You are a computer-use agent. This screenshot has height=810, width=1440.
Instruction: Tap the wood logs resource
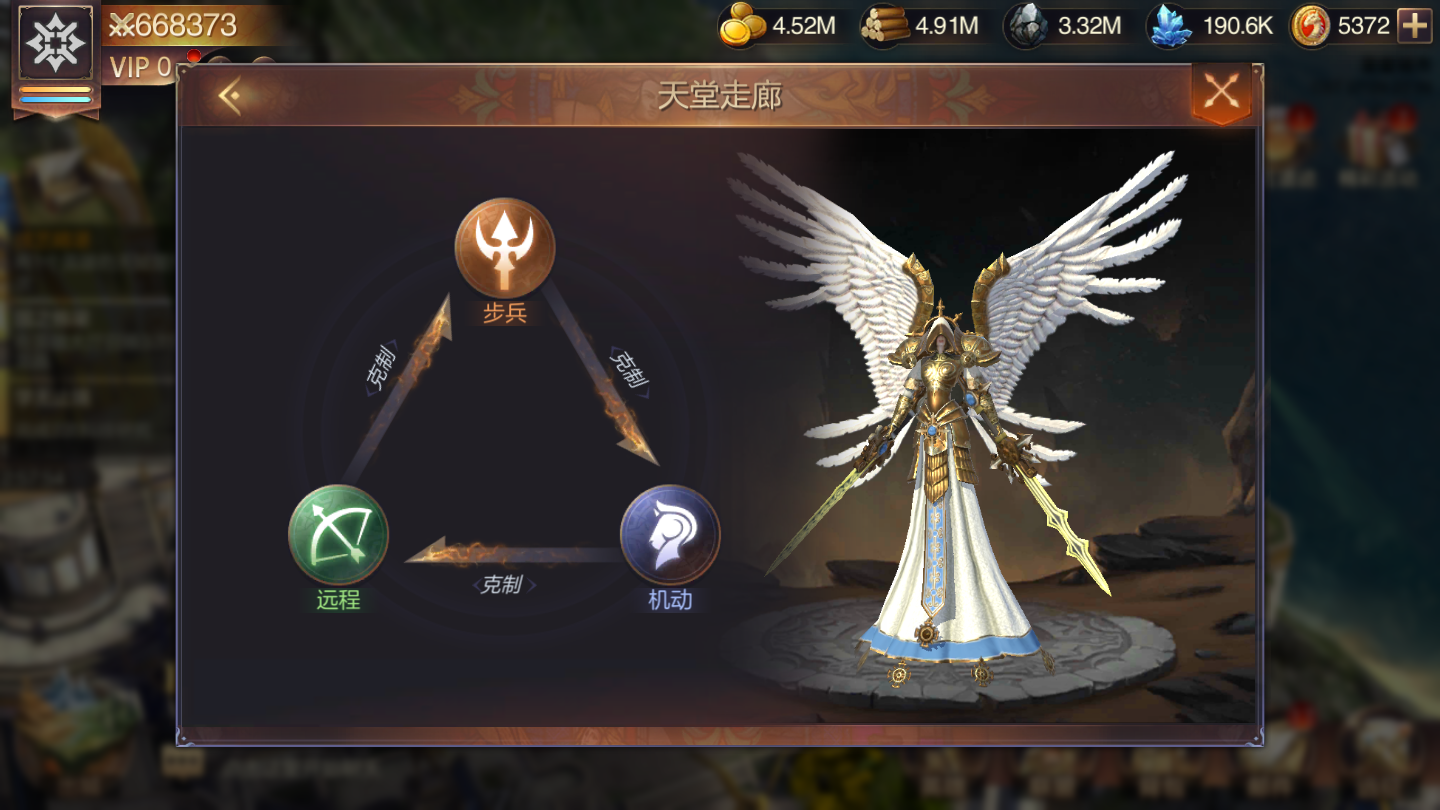[x=885, y=26]
